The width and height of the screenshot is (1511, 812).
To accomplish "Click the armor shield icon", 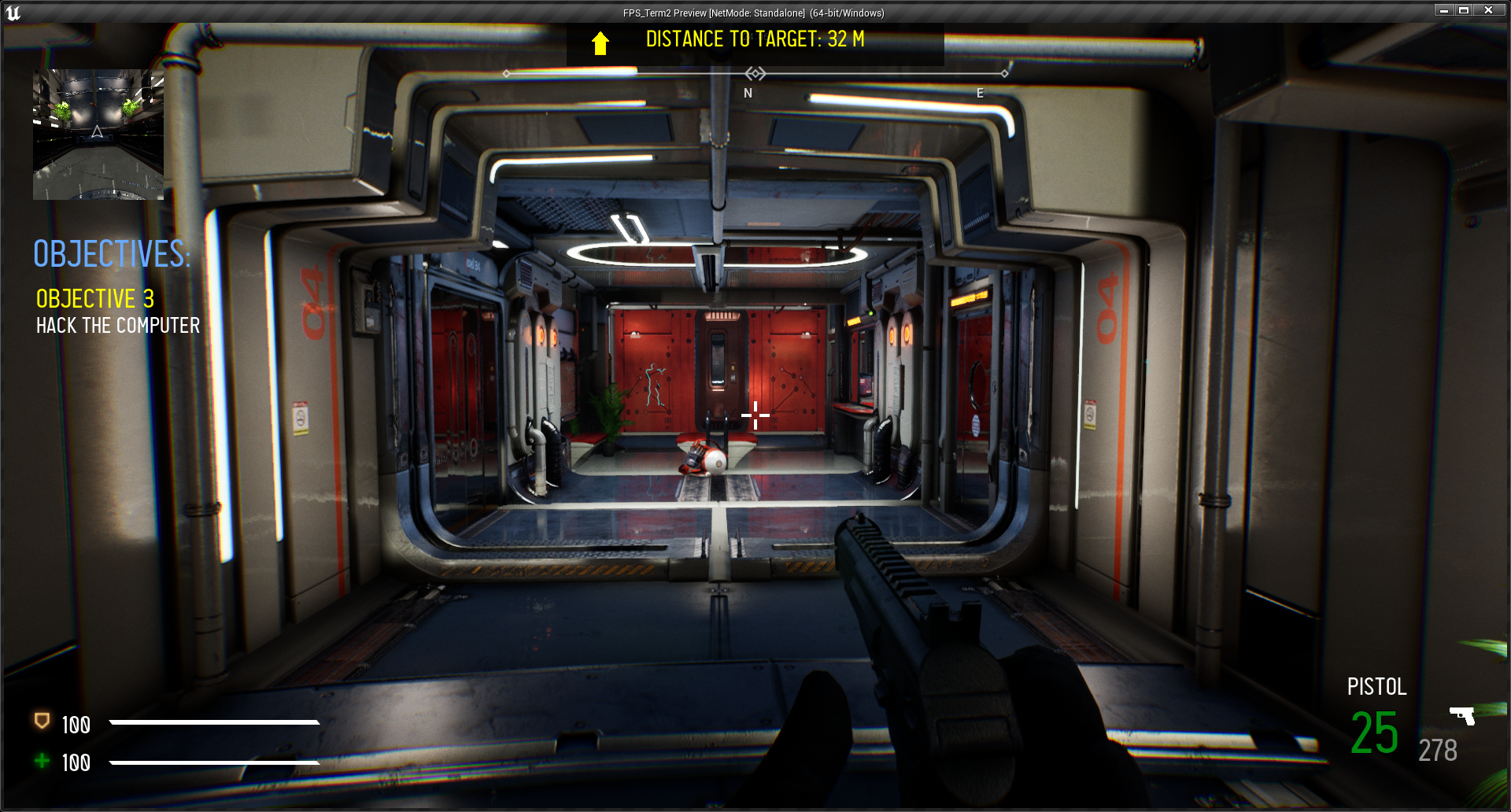I will click(x=42, y=722).
